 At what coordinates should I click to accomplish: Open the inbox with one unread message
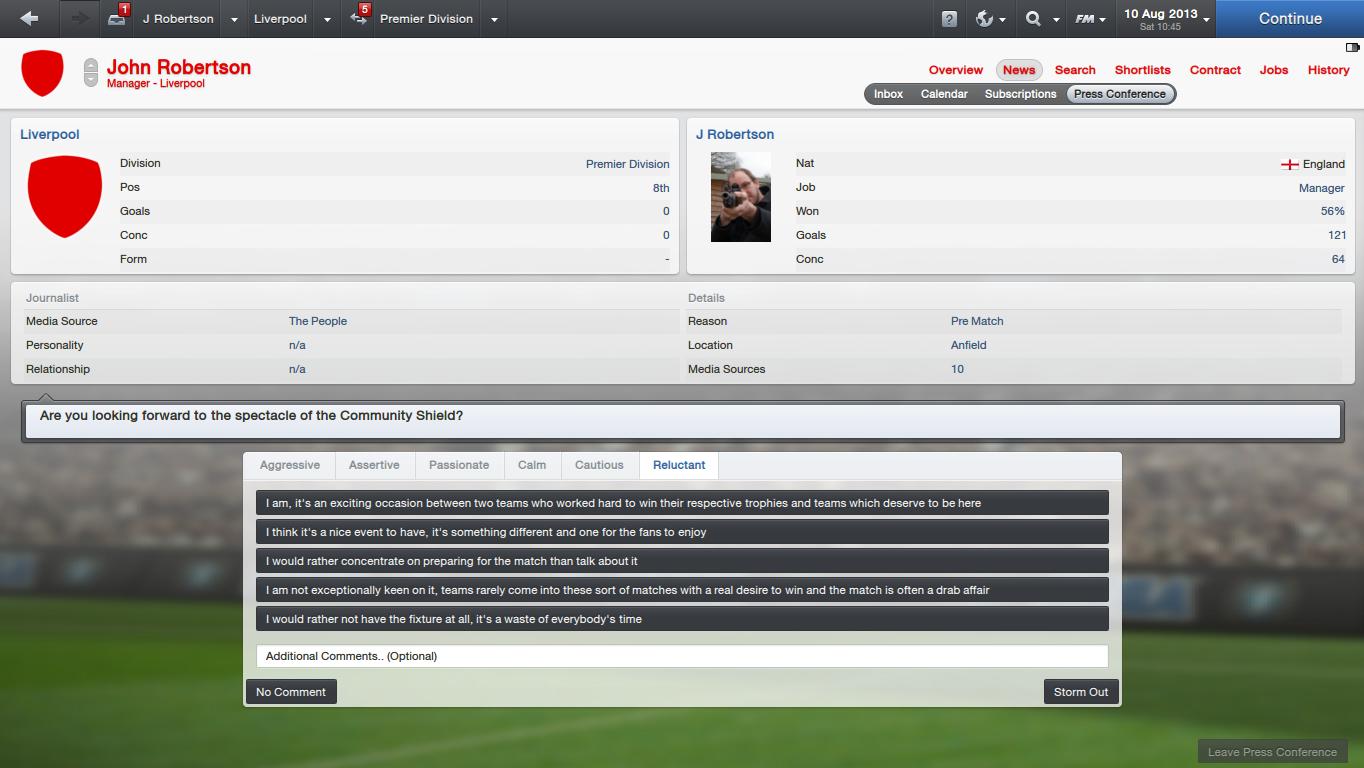click(116, 18)
